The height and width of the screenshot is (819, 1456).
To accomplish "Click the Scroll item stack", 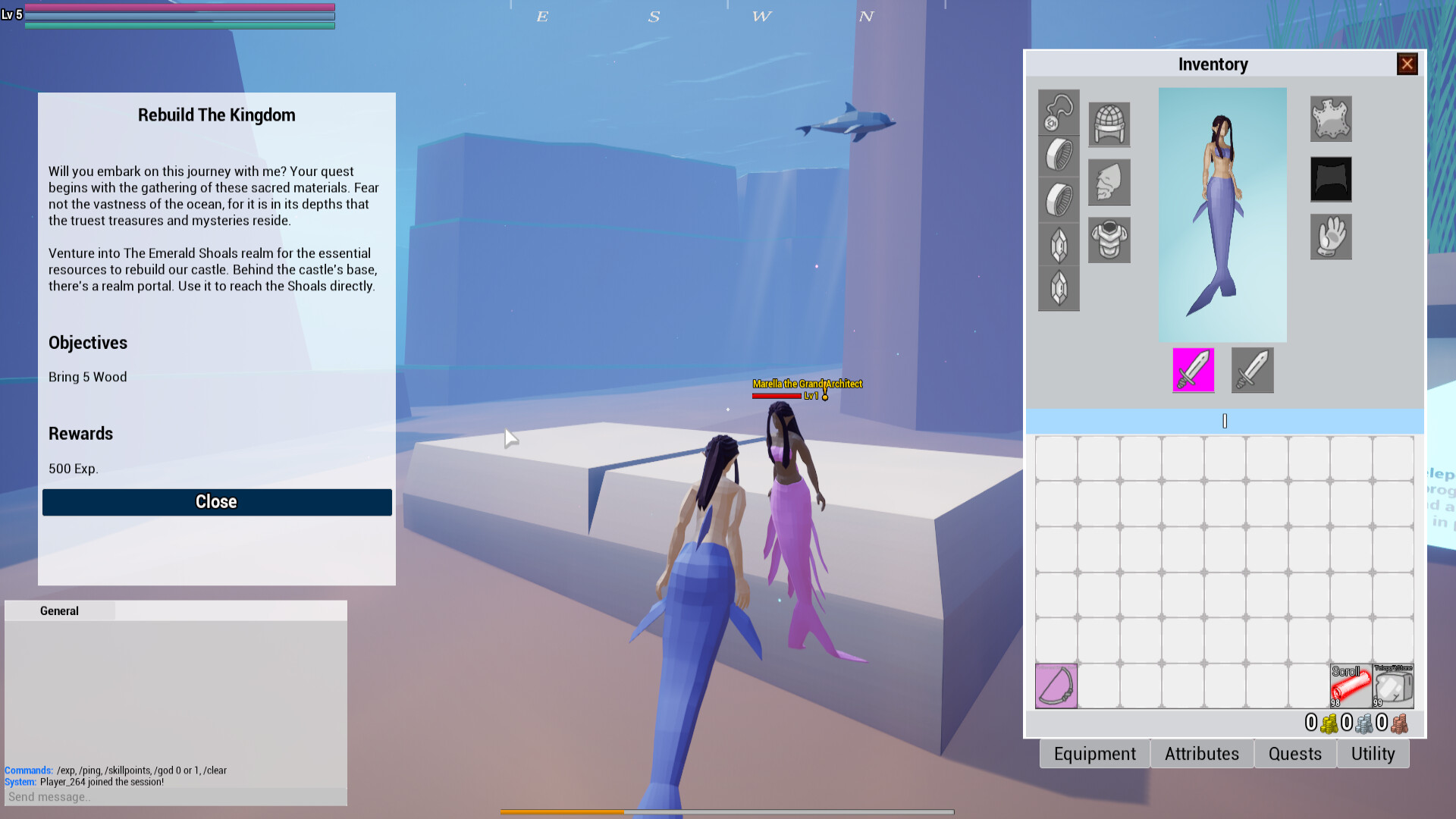I will (x=1351, y=686).
